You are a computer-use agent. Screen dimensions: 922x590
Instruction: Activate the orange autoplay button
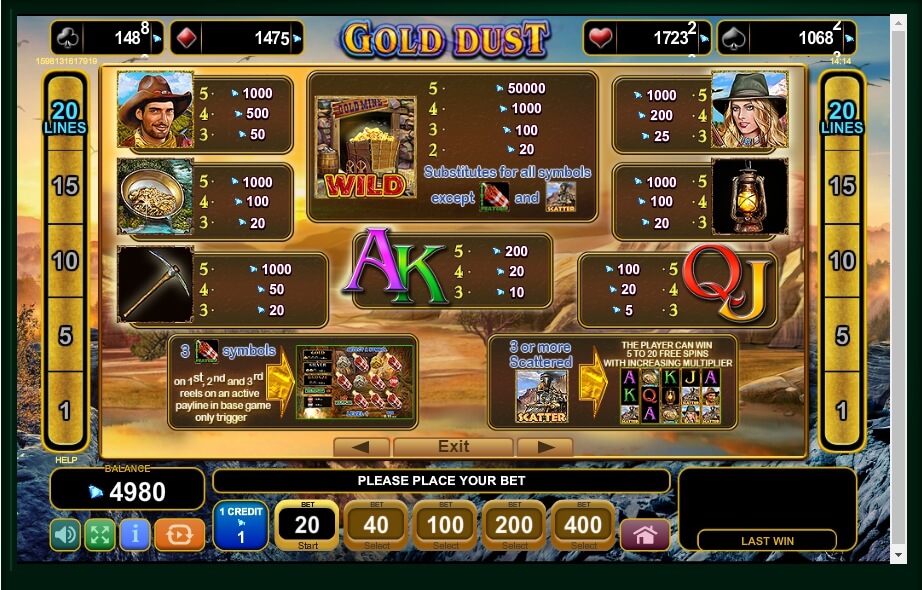pyautogui.click(x=180, y=535)
